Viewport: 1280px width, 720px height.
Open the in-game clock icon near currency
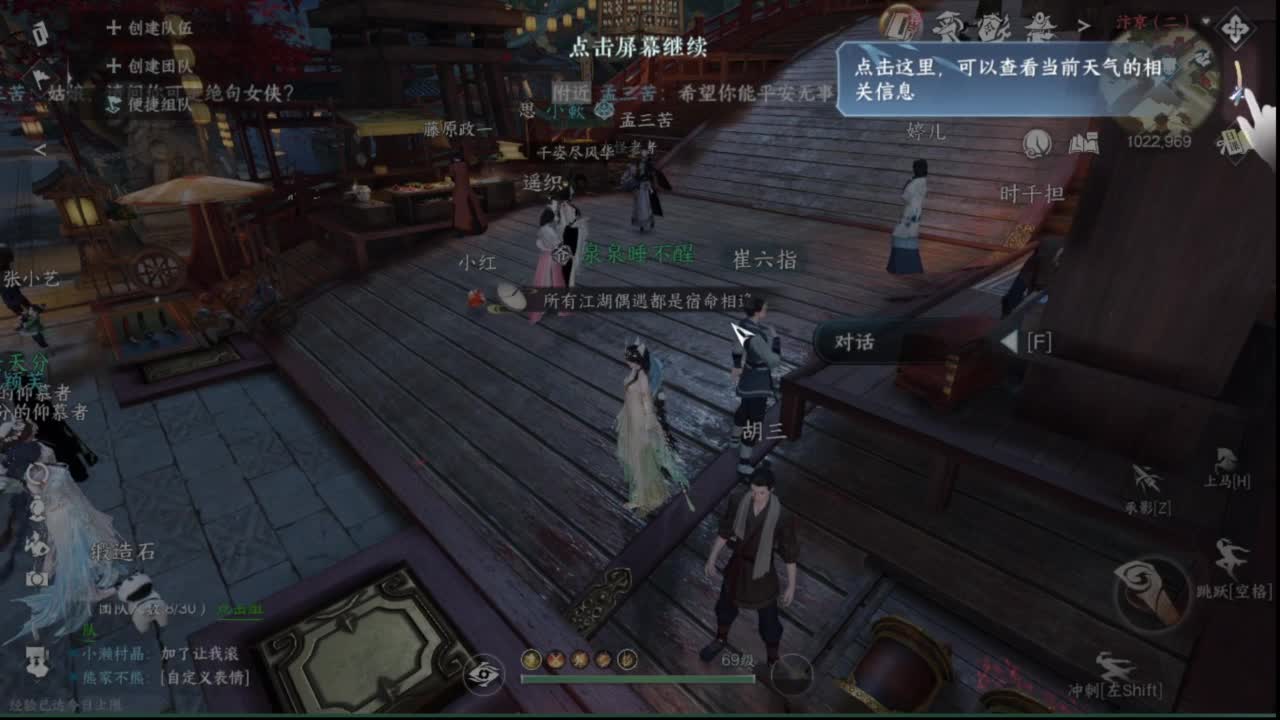[1036, 143]
